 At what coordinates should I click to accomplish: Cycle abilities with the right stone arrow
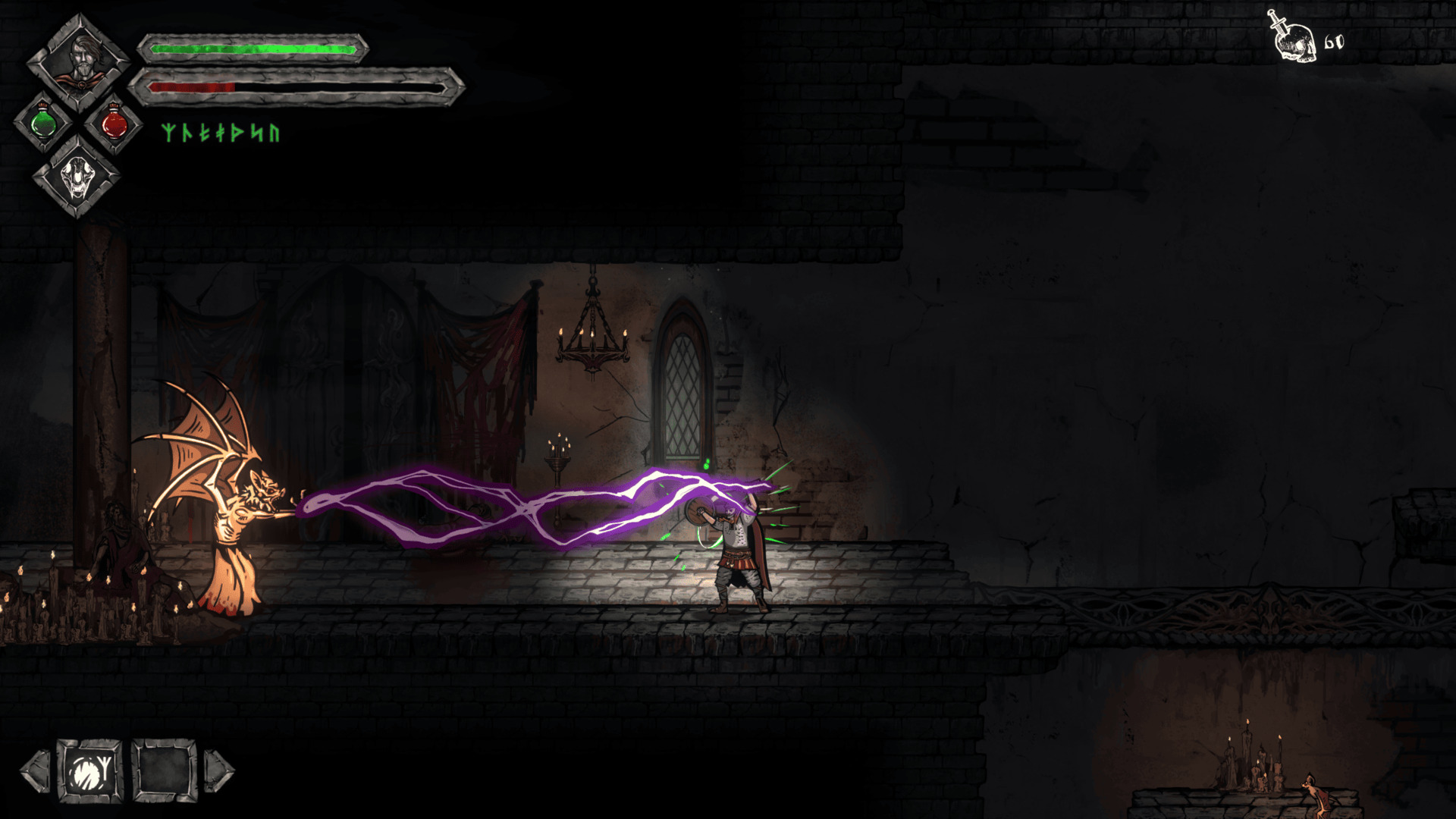tap(219, 771)
